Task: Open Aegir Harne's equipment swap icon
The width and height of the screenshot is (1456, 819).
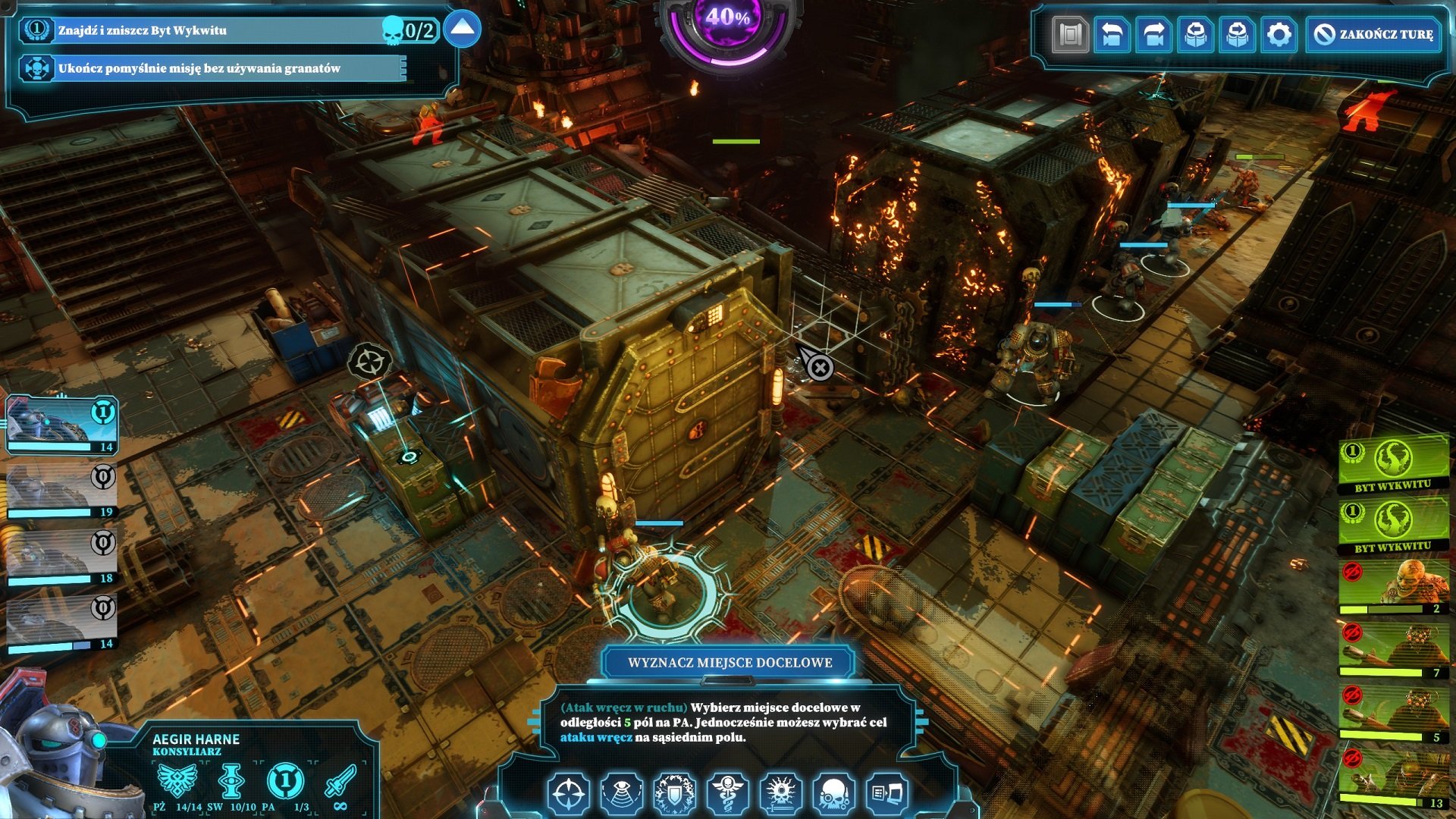Action: (x=887, y=792)
